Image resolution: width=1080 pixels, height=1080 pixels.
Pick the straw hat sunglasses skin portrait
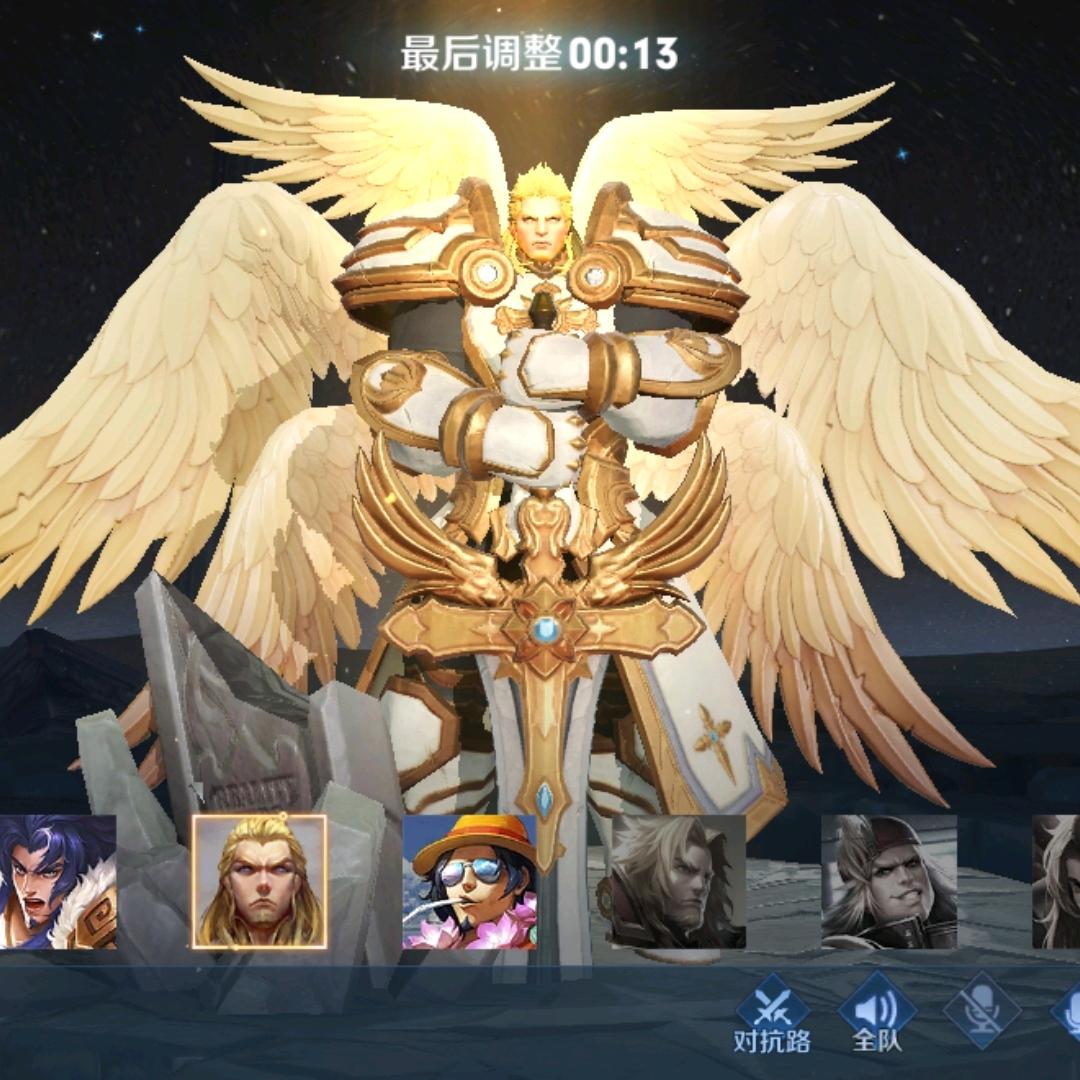470,881
